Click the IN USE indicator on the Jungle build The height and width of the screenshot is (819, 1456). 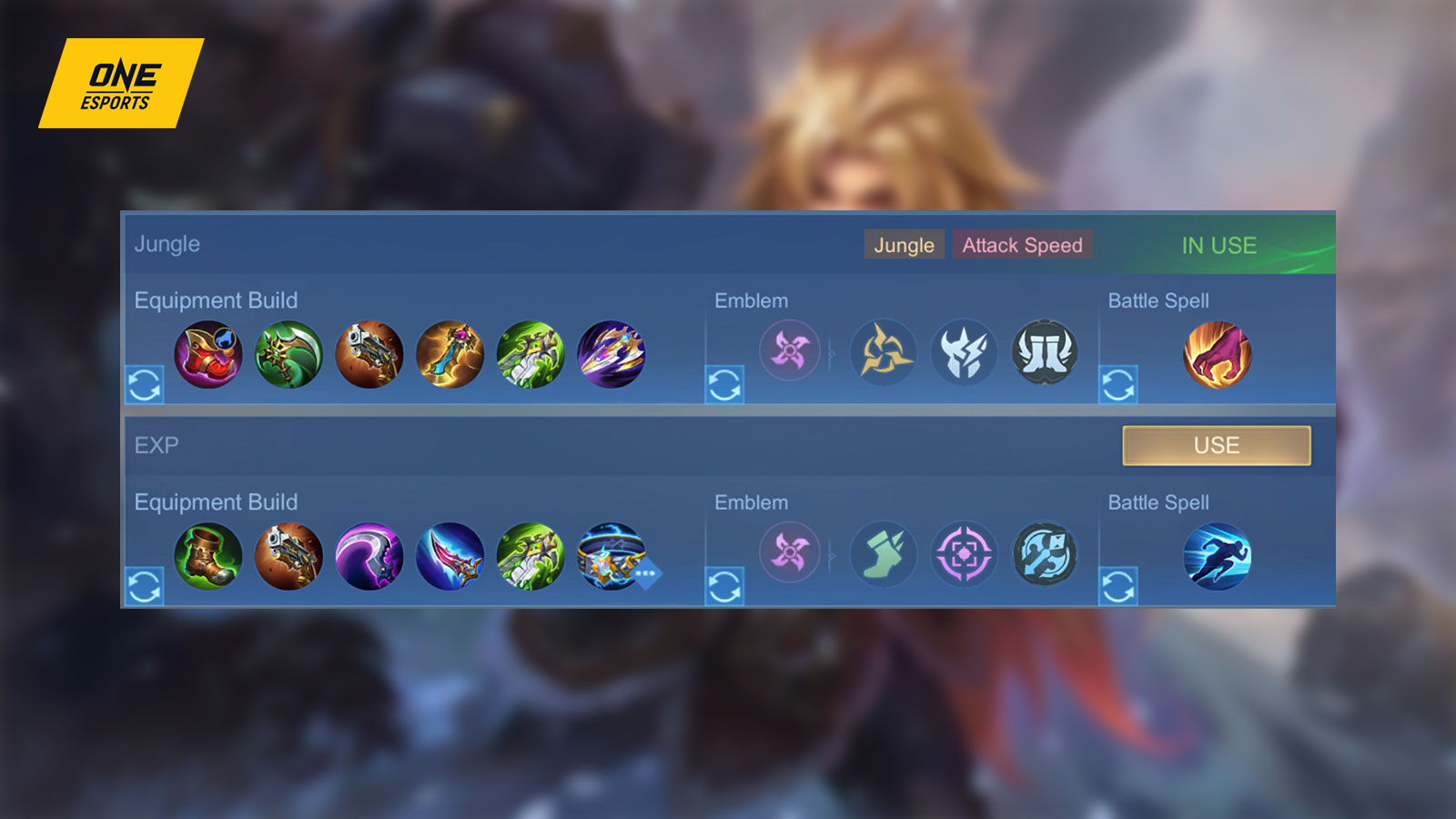tap(1219, 245)
